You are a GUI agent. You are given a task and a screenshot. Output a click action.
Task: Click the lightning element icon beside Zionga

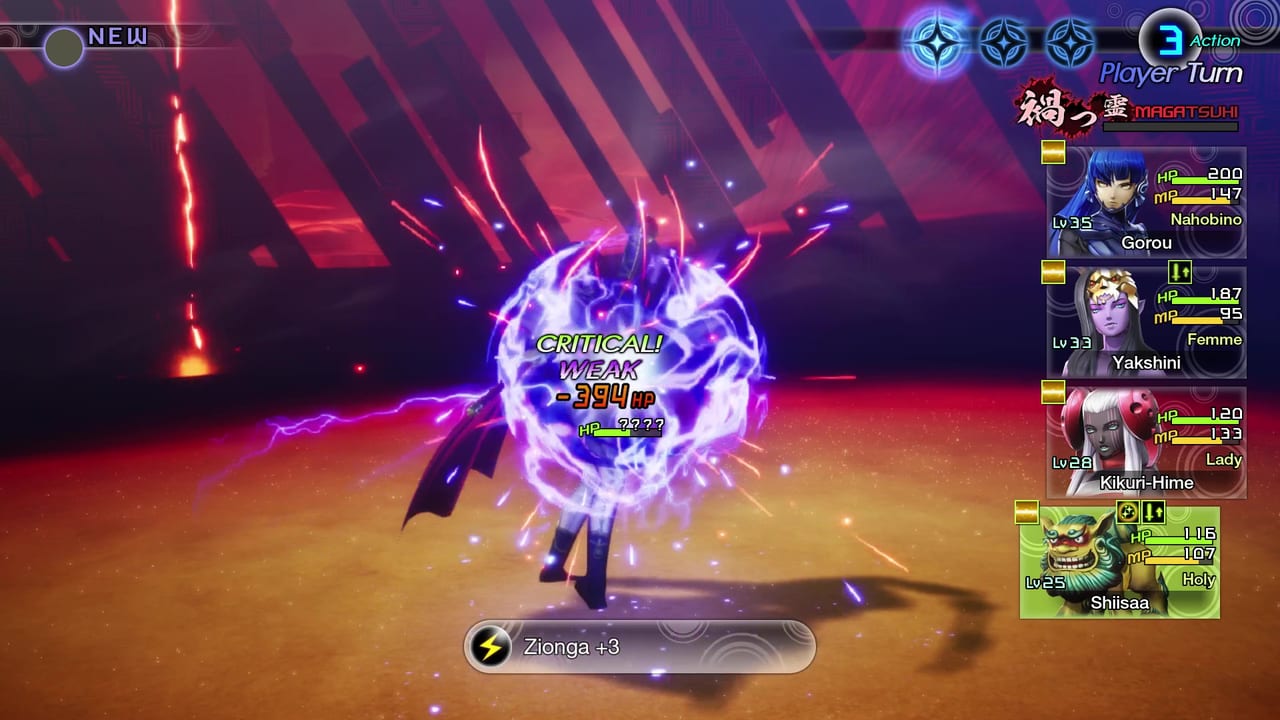tap(487, 647)
